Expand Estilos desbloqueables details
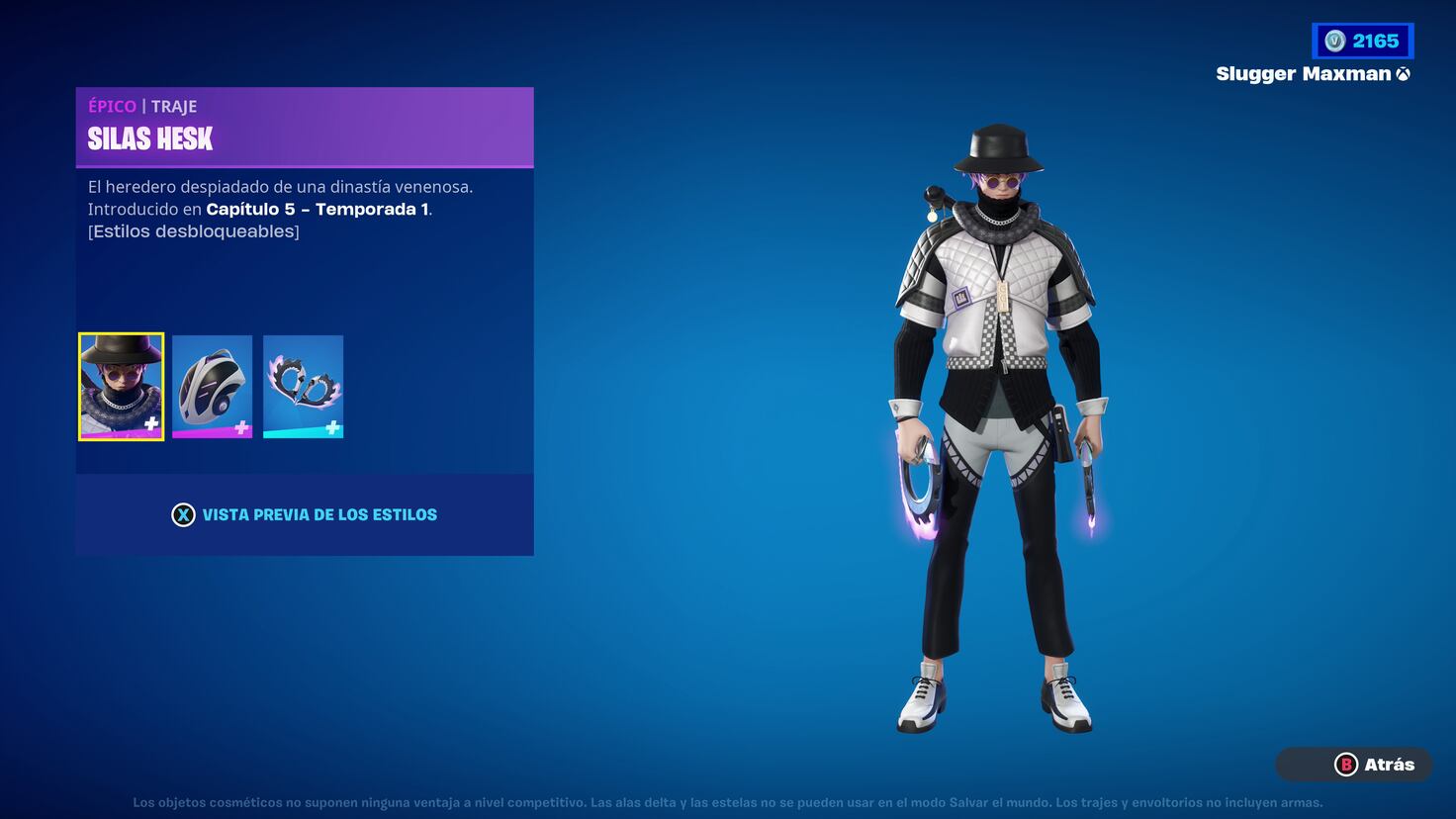 (194, 230)
